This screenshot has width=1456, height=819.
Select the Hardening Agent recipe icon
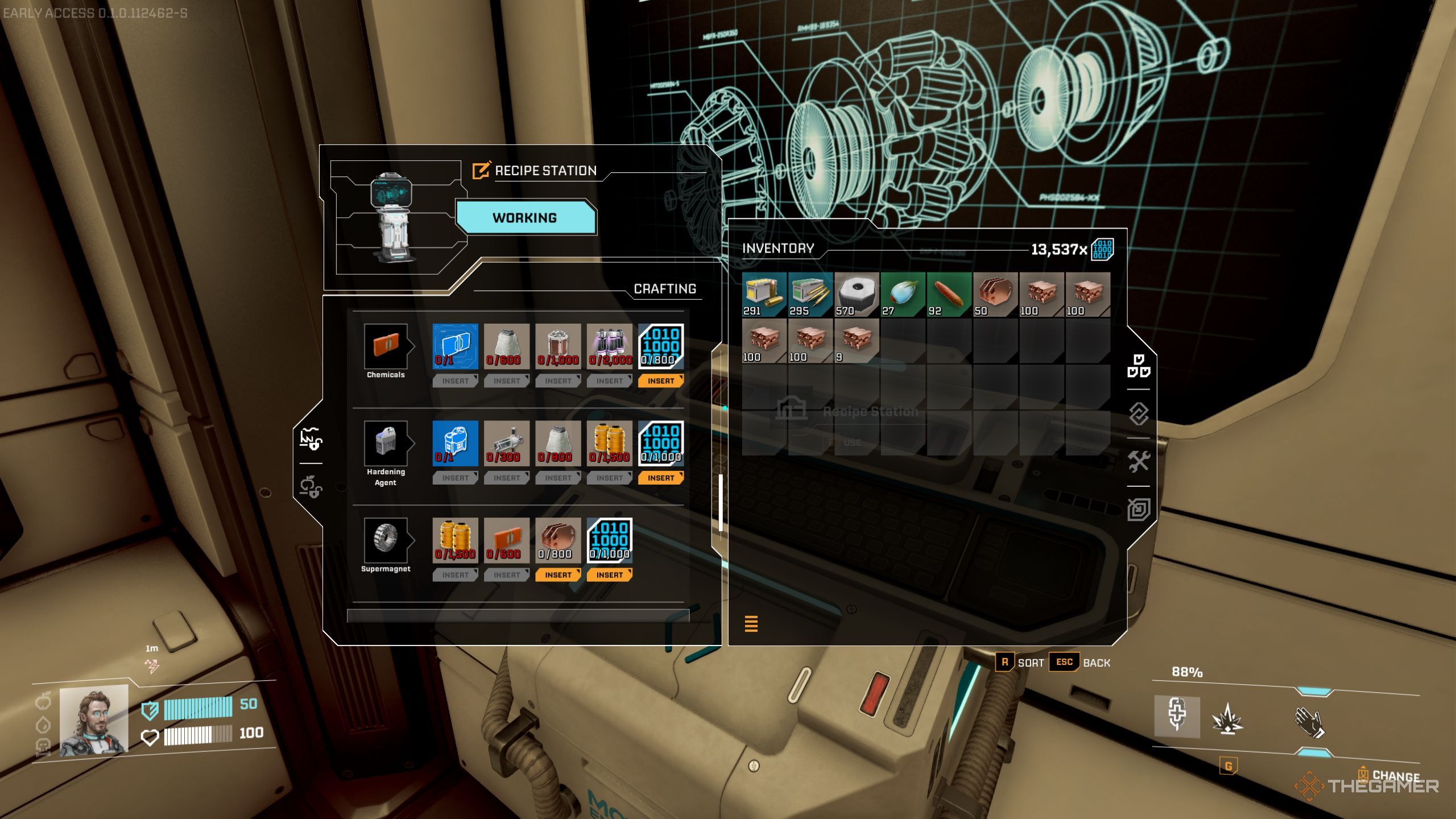point(386,443)
